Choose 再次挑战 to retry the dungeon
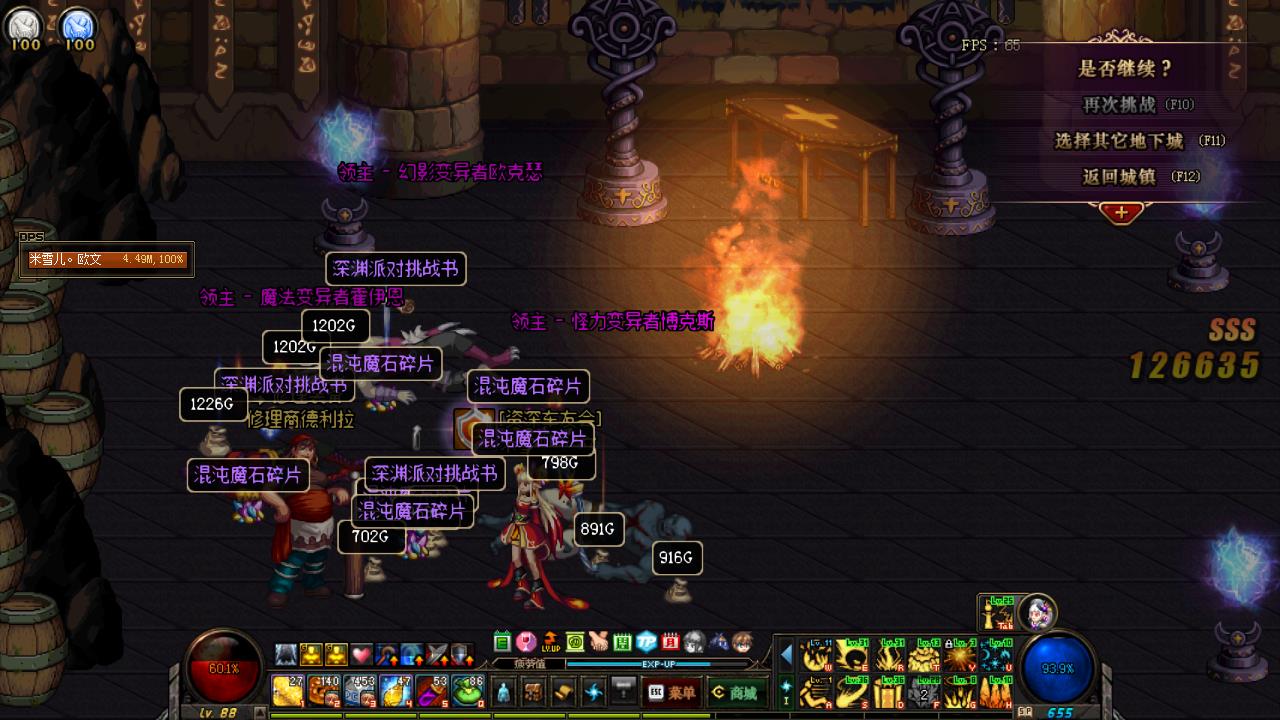This screenshot has width=1280, height=720. point(1120,104)
